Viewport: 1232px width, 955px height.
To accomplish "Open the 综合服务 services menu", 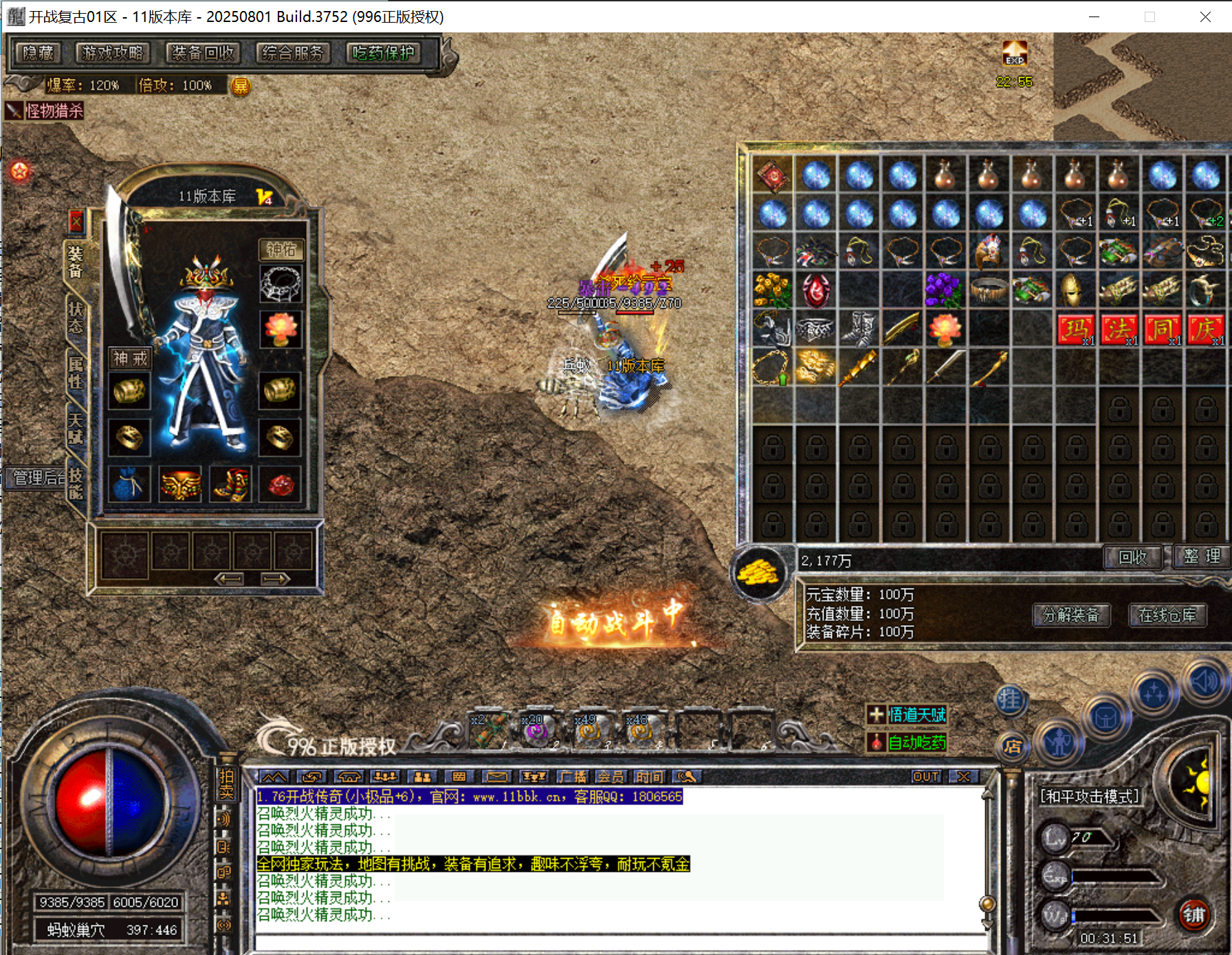I will [x=293, y=53].
